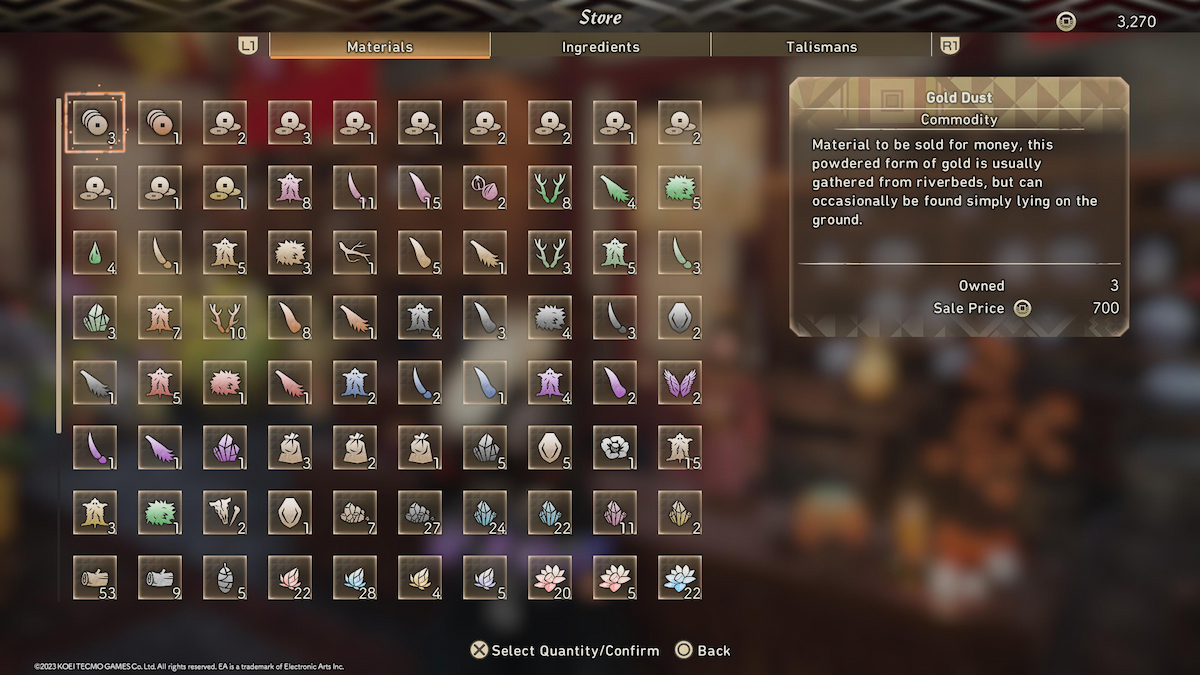Select the blue lotus flower with 22

click(x=680, y=577)
